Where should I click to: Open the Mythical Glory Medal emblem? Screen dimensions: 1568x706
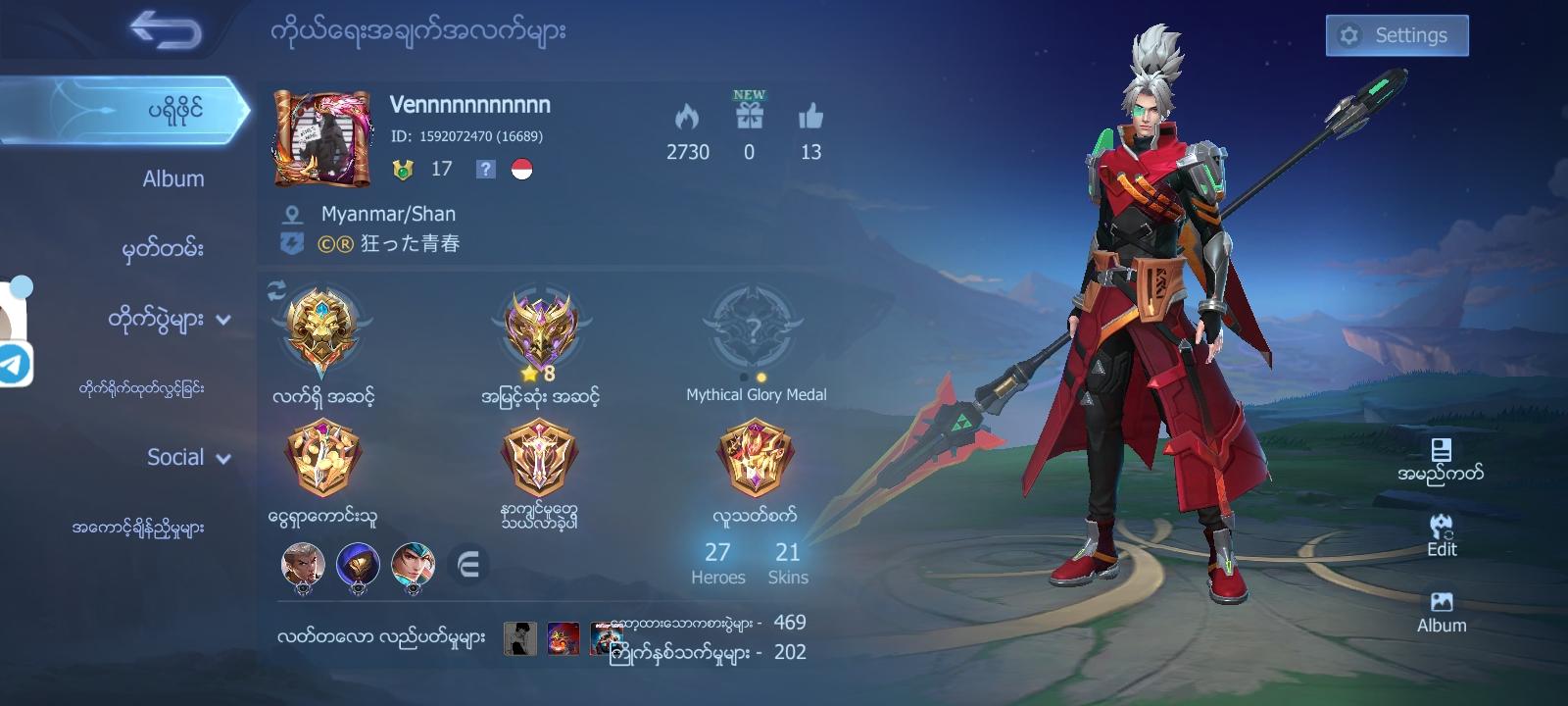tap(754, 328)
